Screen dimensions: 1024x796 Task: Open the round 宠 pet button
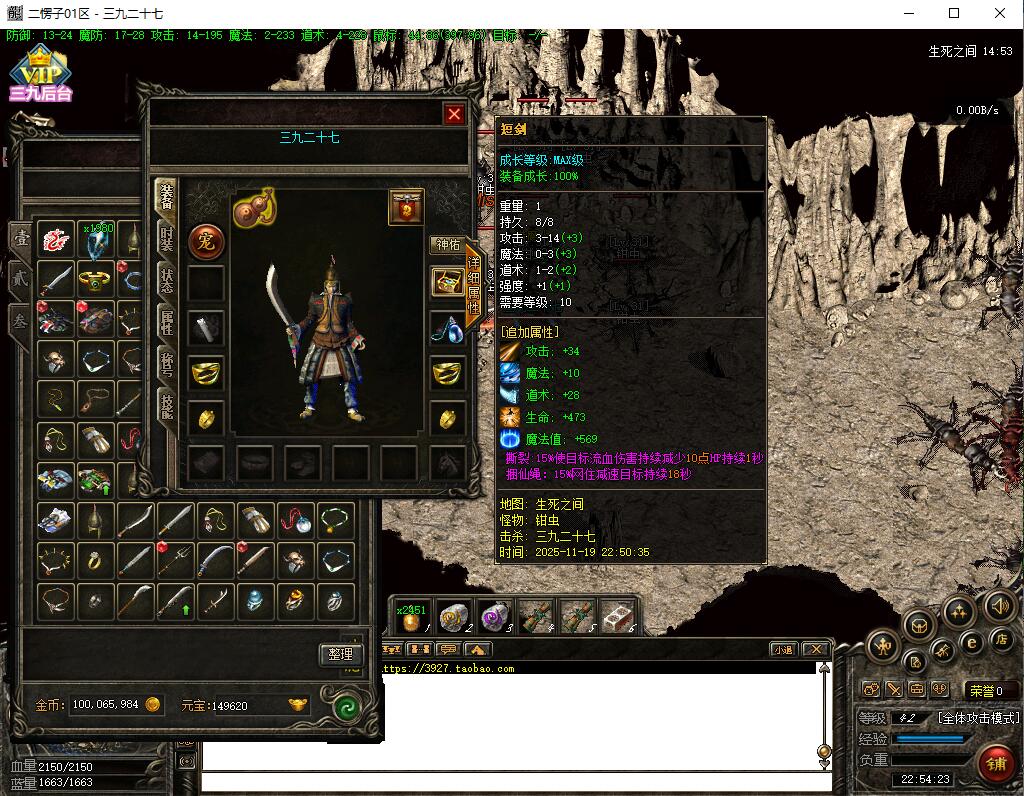[206, 240]
